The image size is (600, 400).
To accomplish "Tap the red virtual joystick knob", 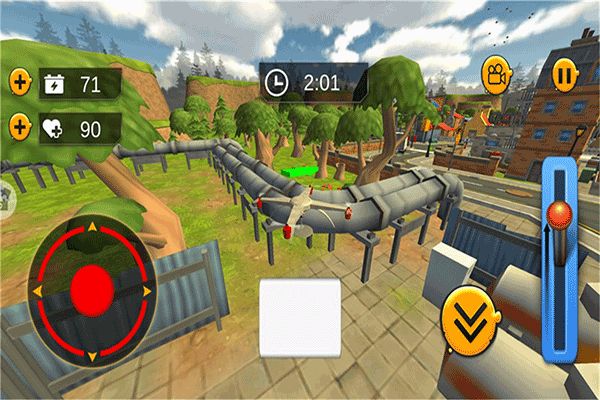I will pos(92,288).
